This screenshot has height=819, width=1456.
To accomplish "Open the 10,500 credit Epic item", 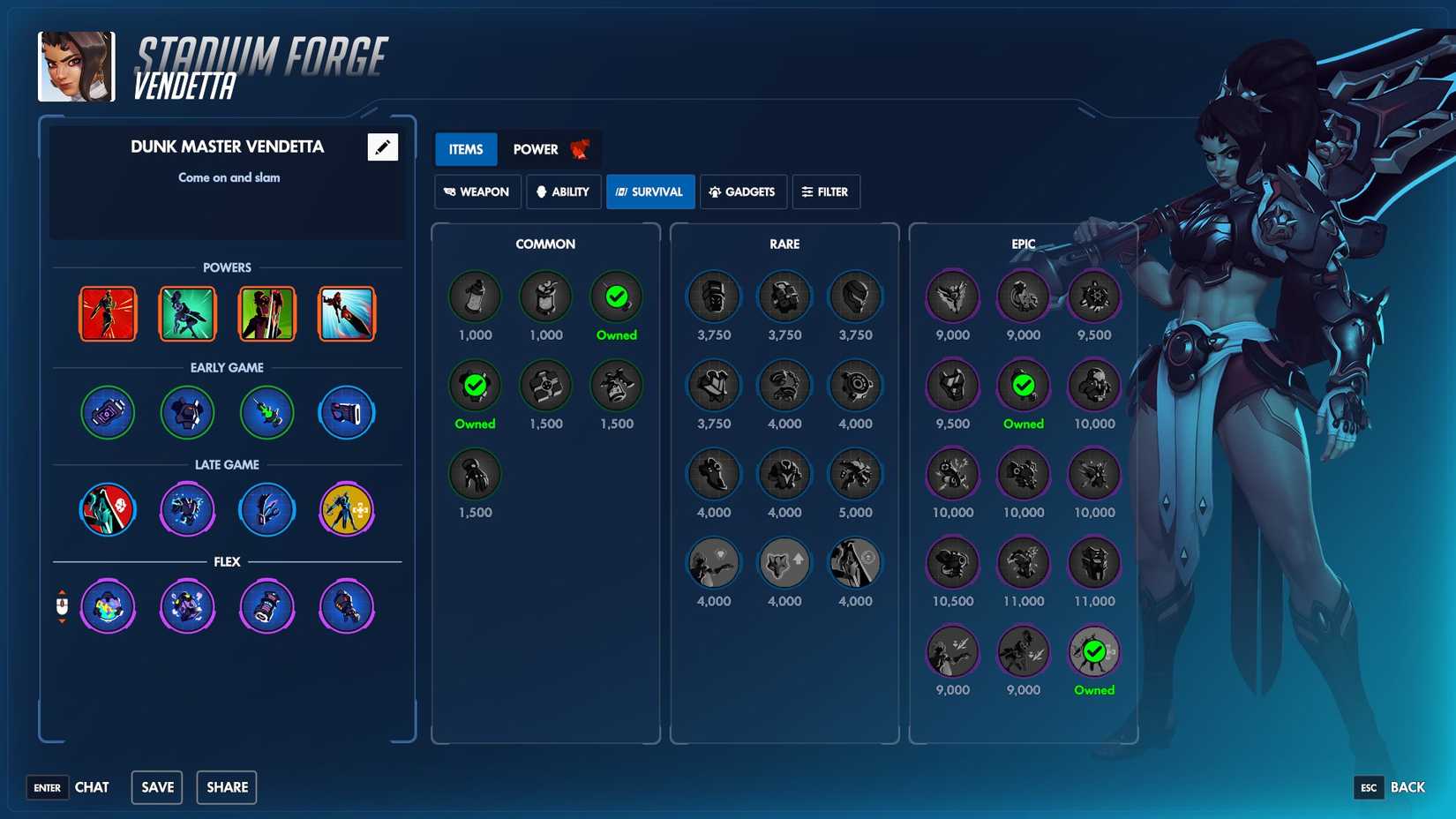I will click(x=952, y=563).
